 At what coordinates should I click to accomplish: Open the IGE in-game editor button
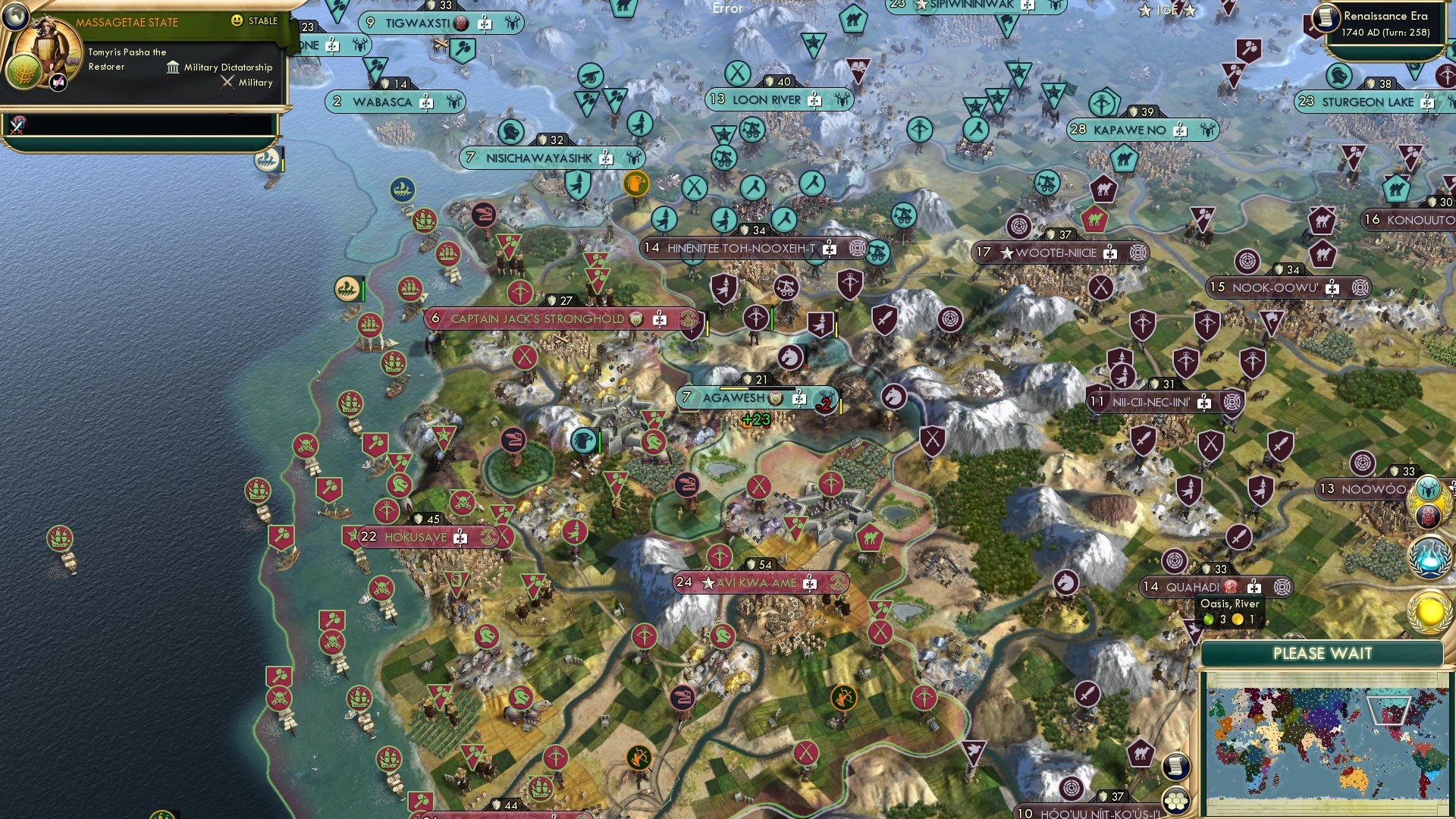(1167, 10)
